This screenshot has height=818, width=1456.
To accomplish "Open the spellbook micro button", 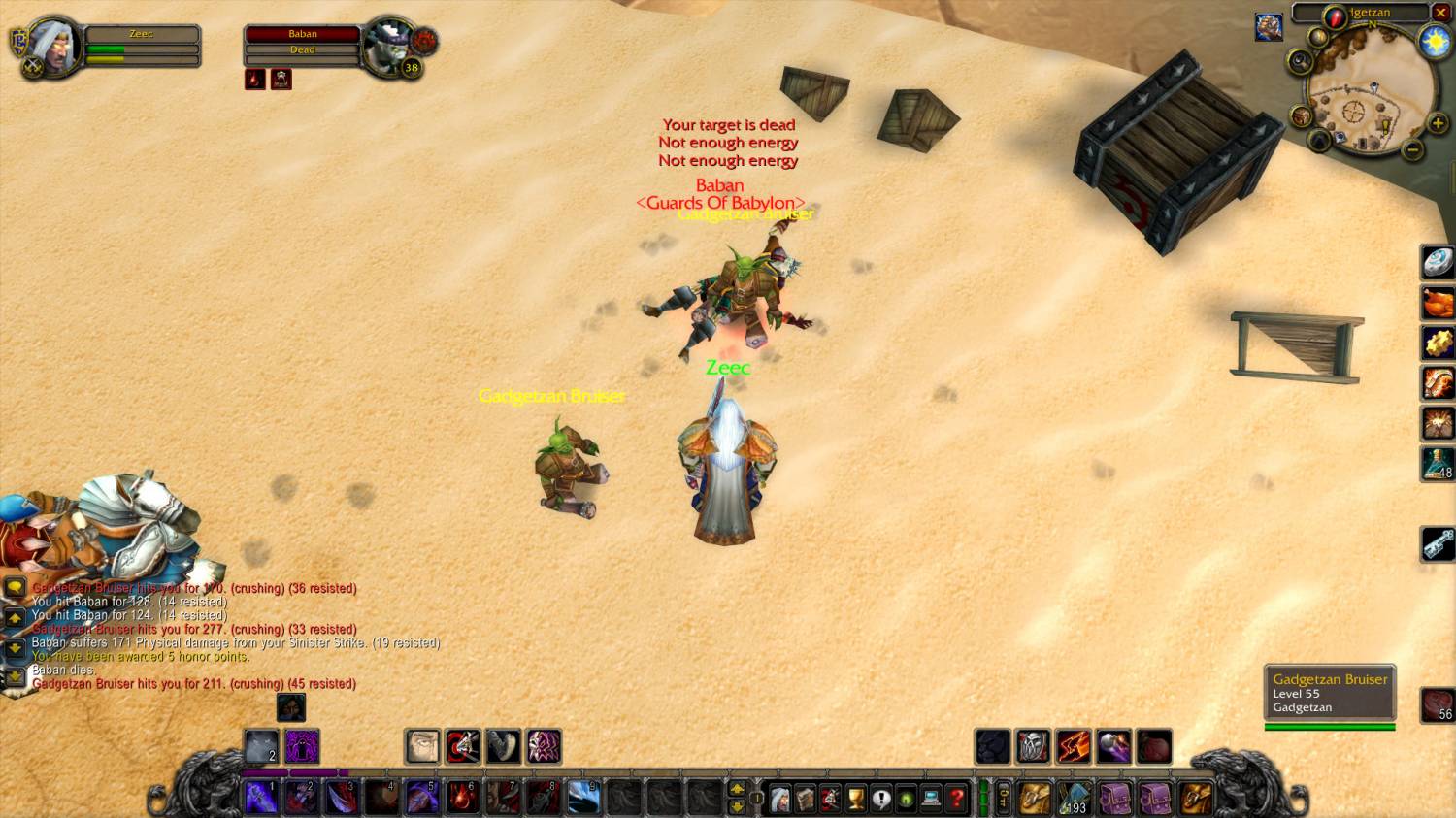I will click(805, 799).
